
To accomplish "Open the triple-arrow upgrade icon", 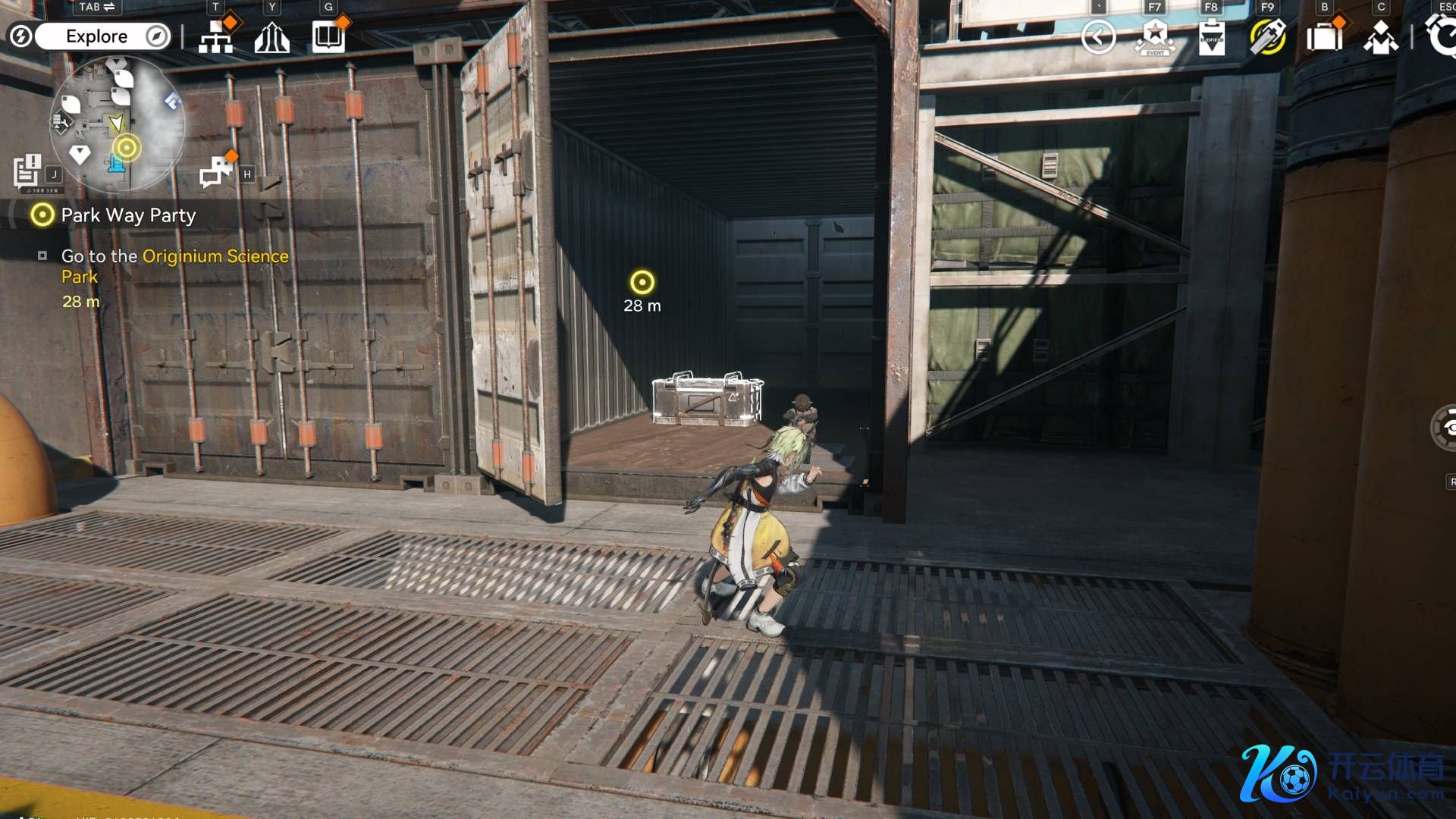I will coord(271,36).
